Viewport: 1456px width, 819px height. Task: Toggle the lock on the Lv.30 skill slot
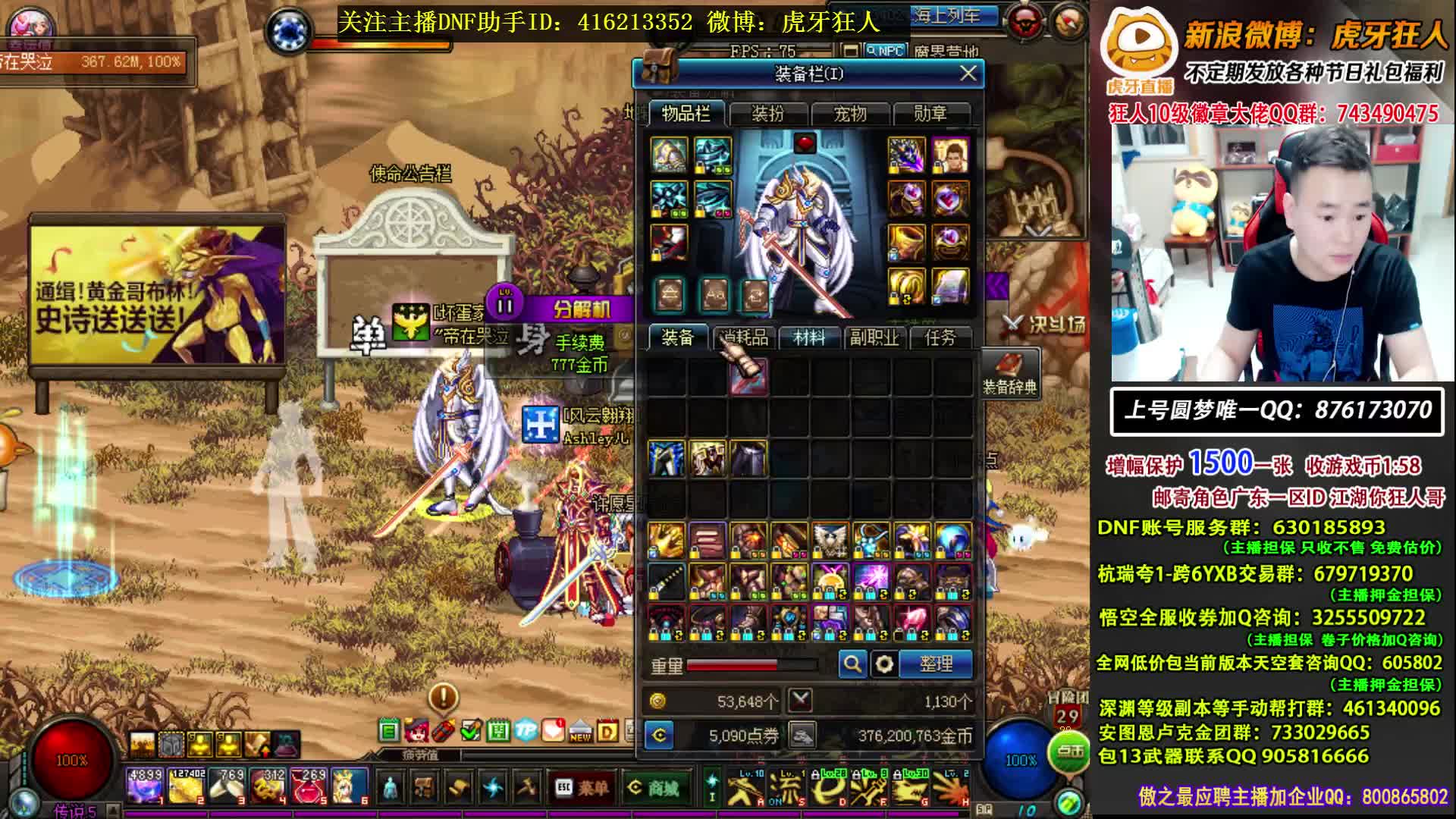(x=898, y=776)
